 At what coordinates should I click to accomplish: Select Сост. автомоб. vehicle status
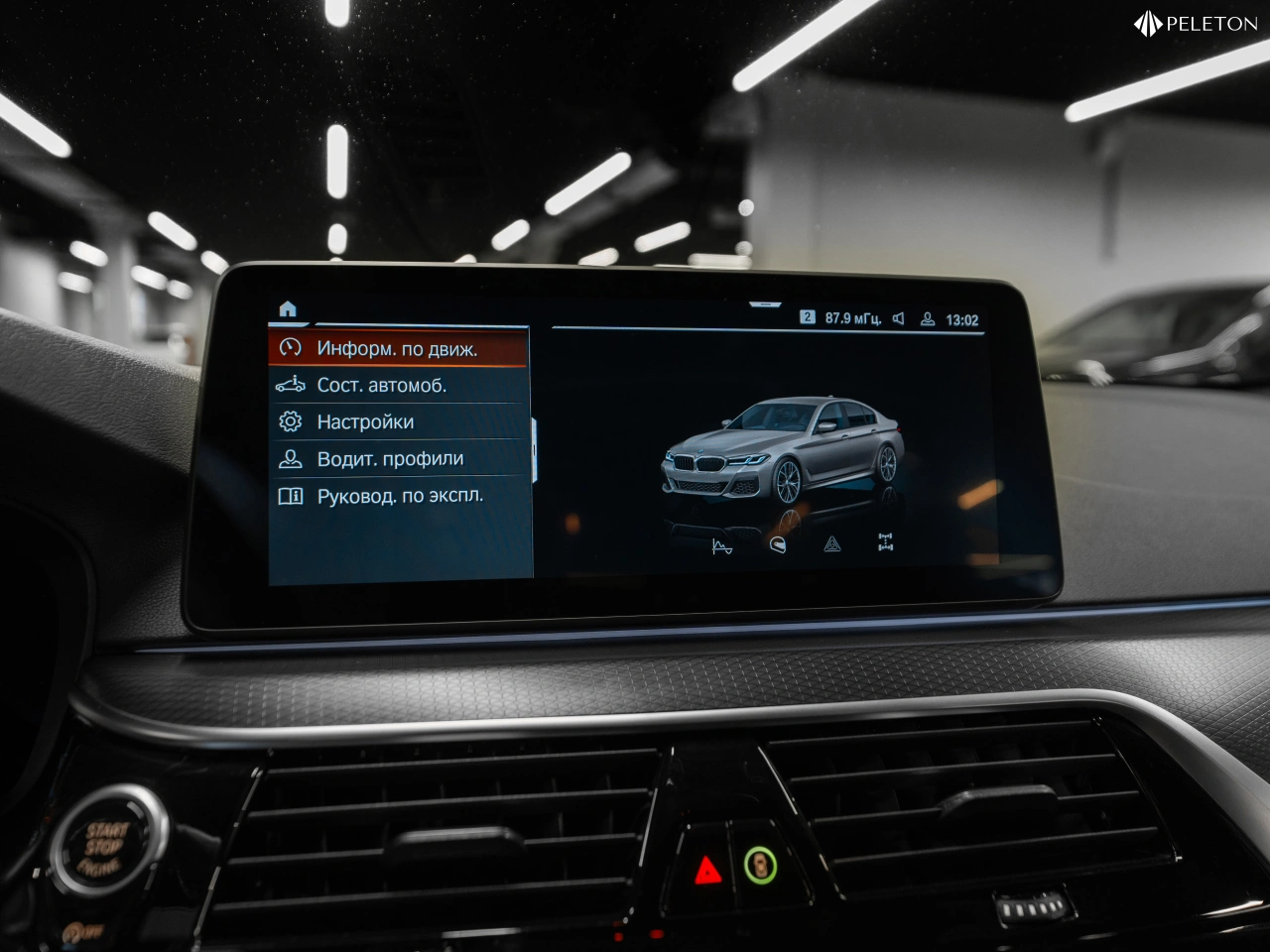point(382,386)
